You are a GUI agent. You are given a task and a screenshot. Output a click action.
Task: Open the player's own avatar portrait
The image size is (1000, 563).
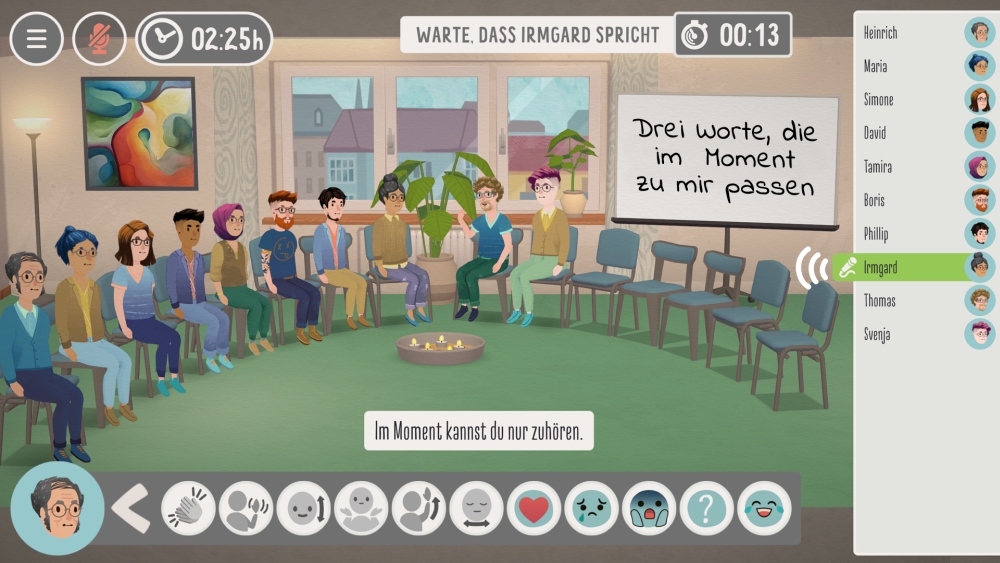(57, 508)
